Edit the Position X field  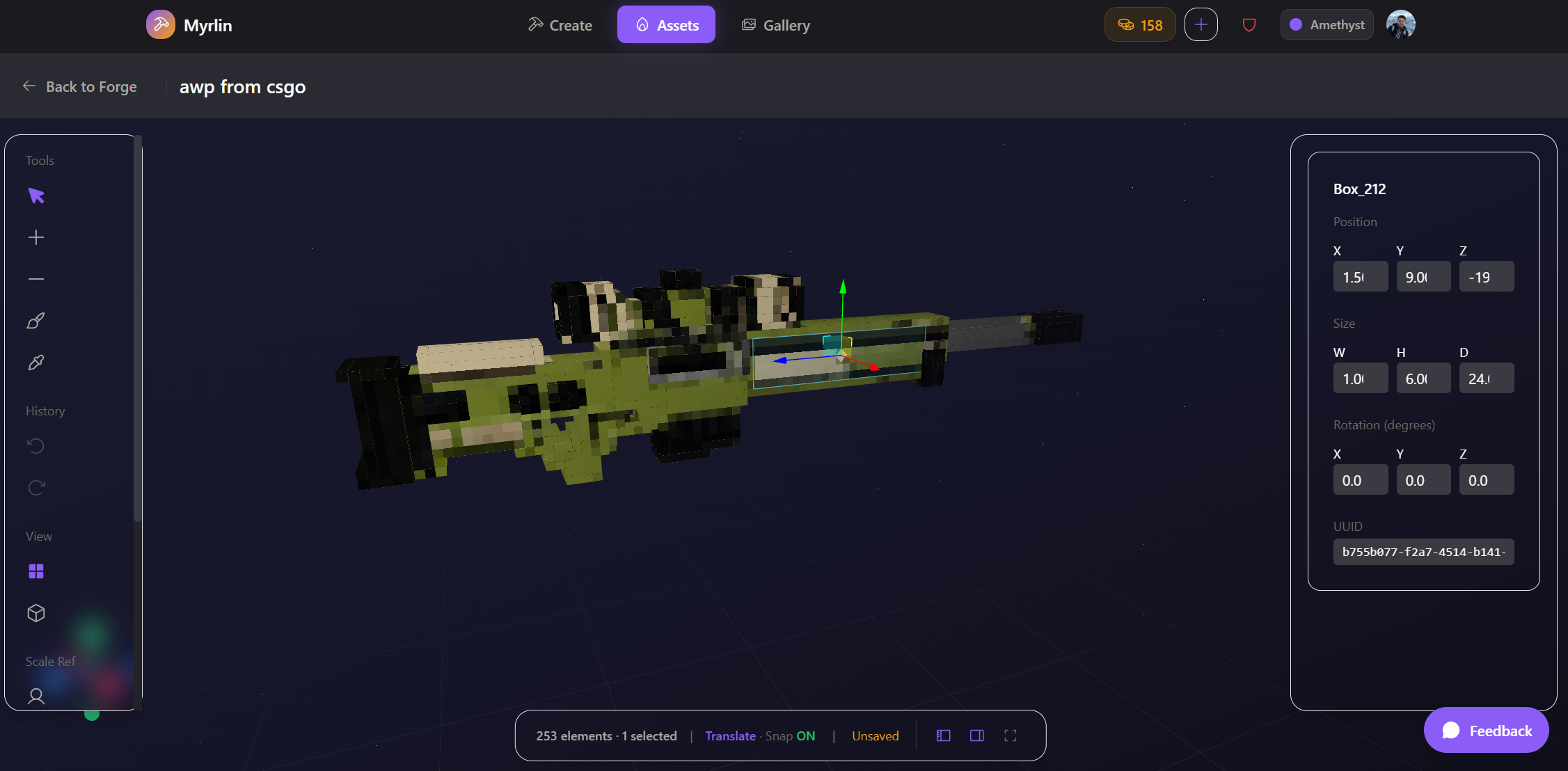[x=1360, y=277]
